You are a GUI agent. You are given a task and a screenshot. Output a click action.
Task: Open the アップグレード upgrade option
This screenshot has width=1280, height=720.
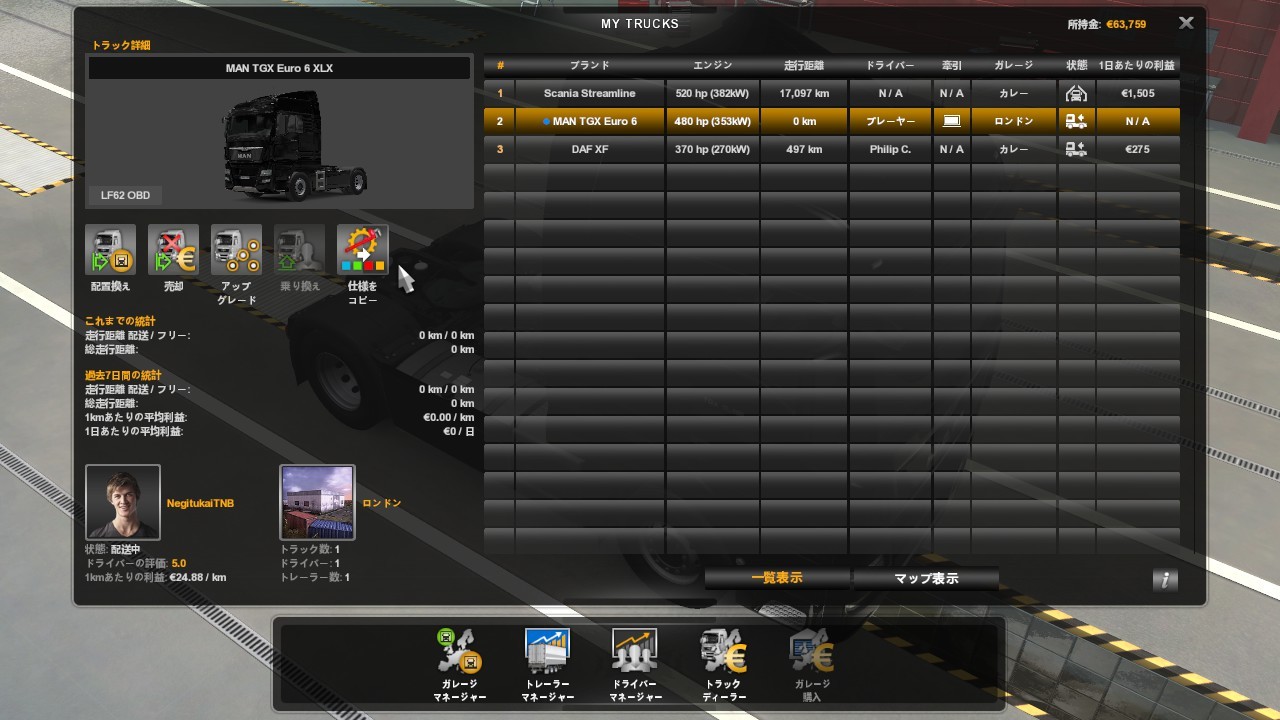tap(236, 251)
